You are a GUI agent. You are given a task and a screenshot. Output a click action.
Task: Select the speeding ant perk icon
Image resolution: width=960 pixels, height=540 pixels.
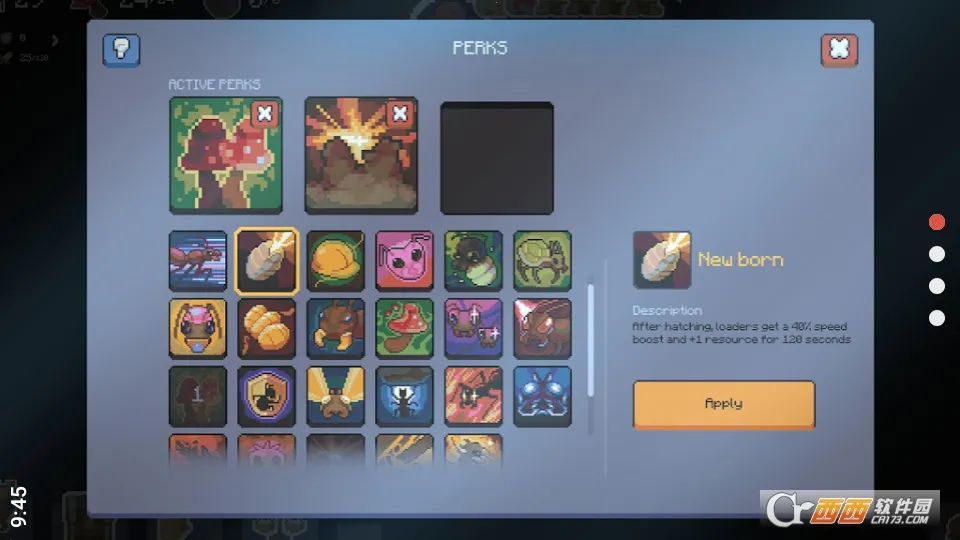tap(197, 261)
